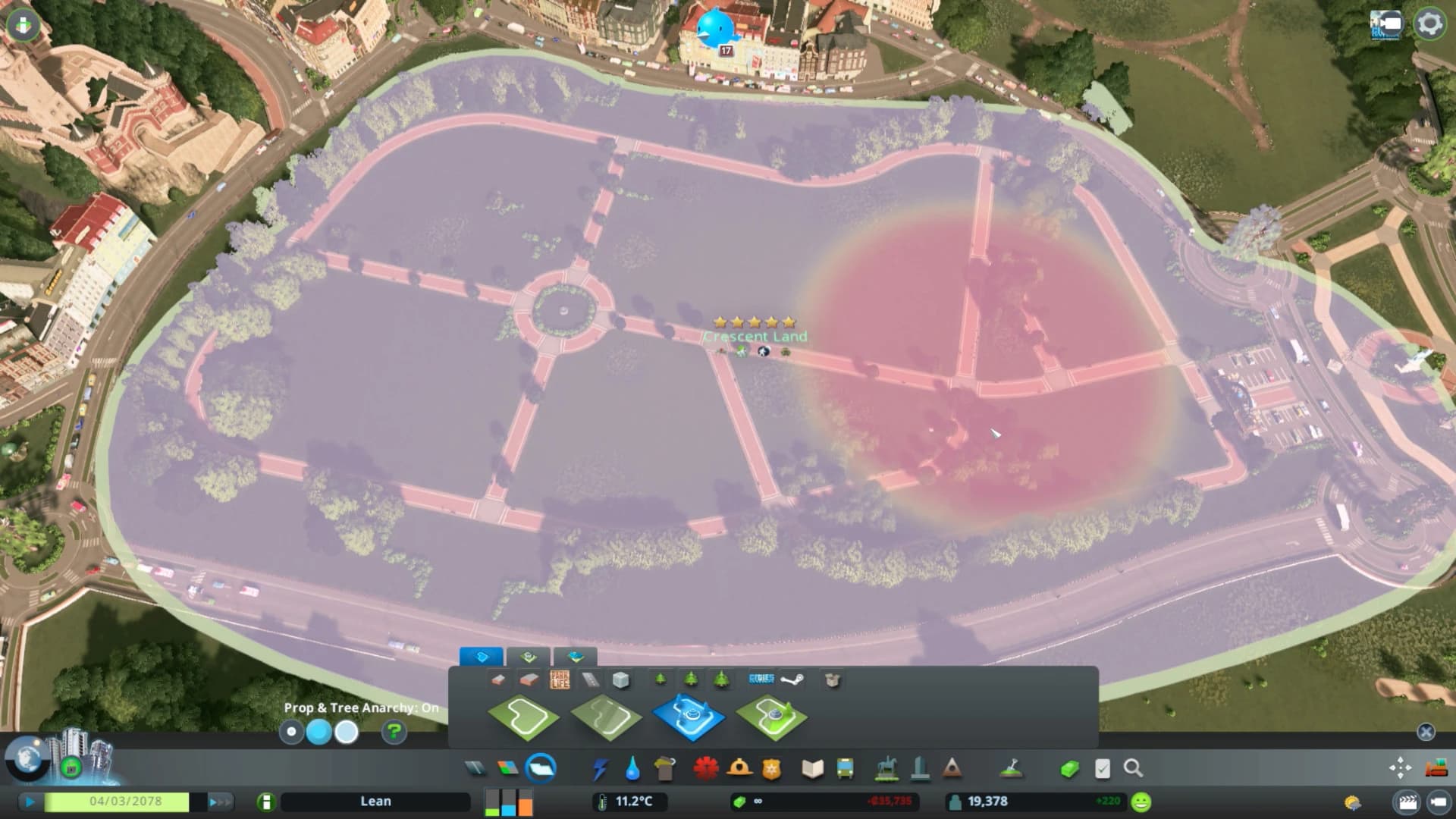This screenshot has width=1456, height=819.
Task: Select the Park Life filter tab
Action: pyautogui.click(x=559, y=680)
